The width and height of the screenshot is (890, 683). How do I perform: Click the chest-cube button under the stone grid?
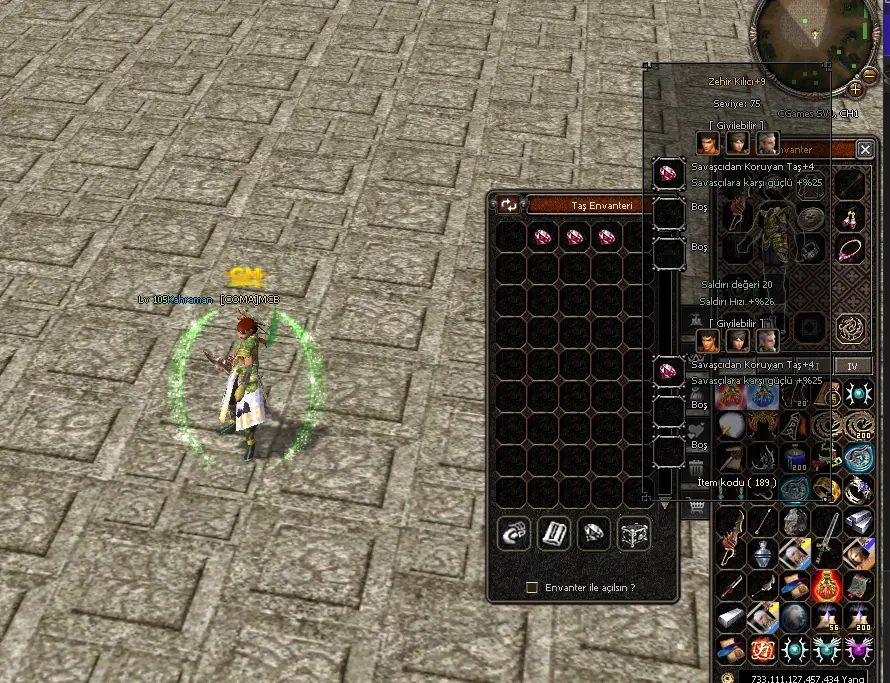(634, 533)
